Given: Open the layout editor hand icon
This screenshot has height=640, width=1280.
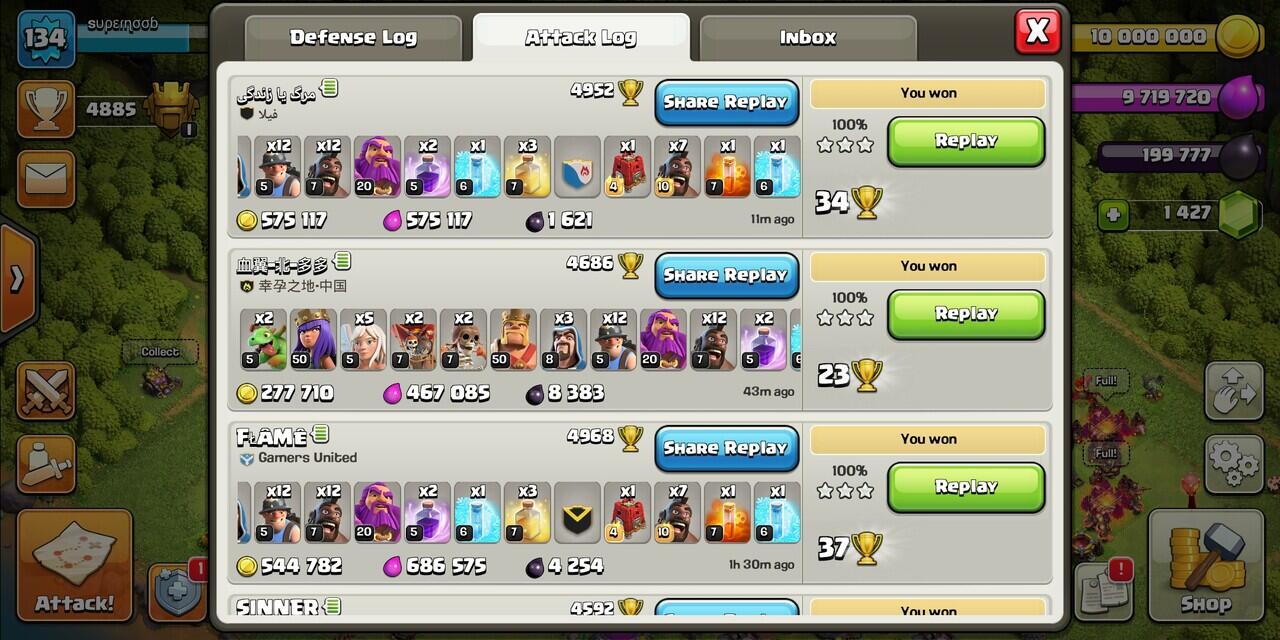Looking at the screenshot, I should 1234,392.
